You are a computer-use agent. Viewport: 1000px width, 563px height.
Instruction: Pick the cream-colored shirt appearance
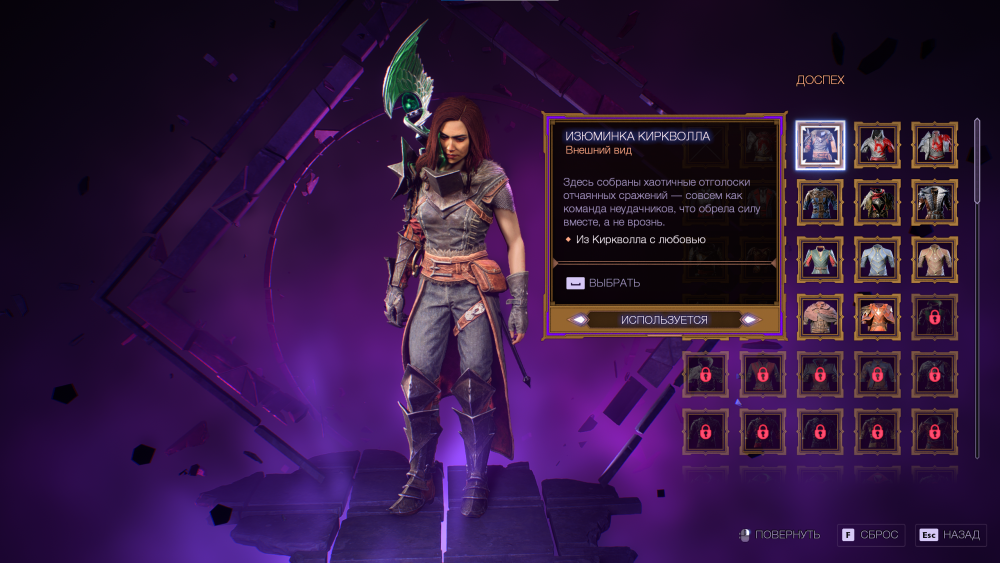pos(936,259)
